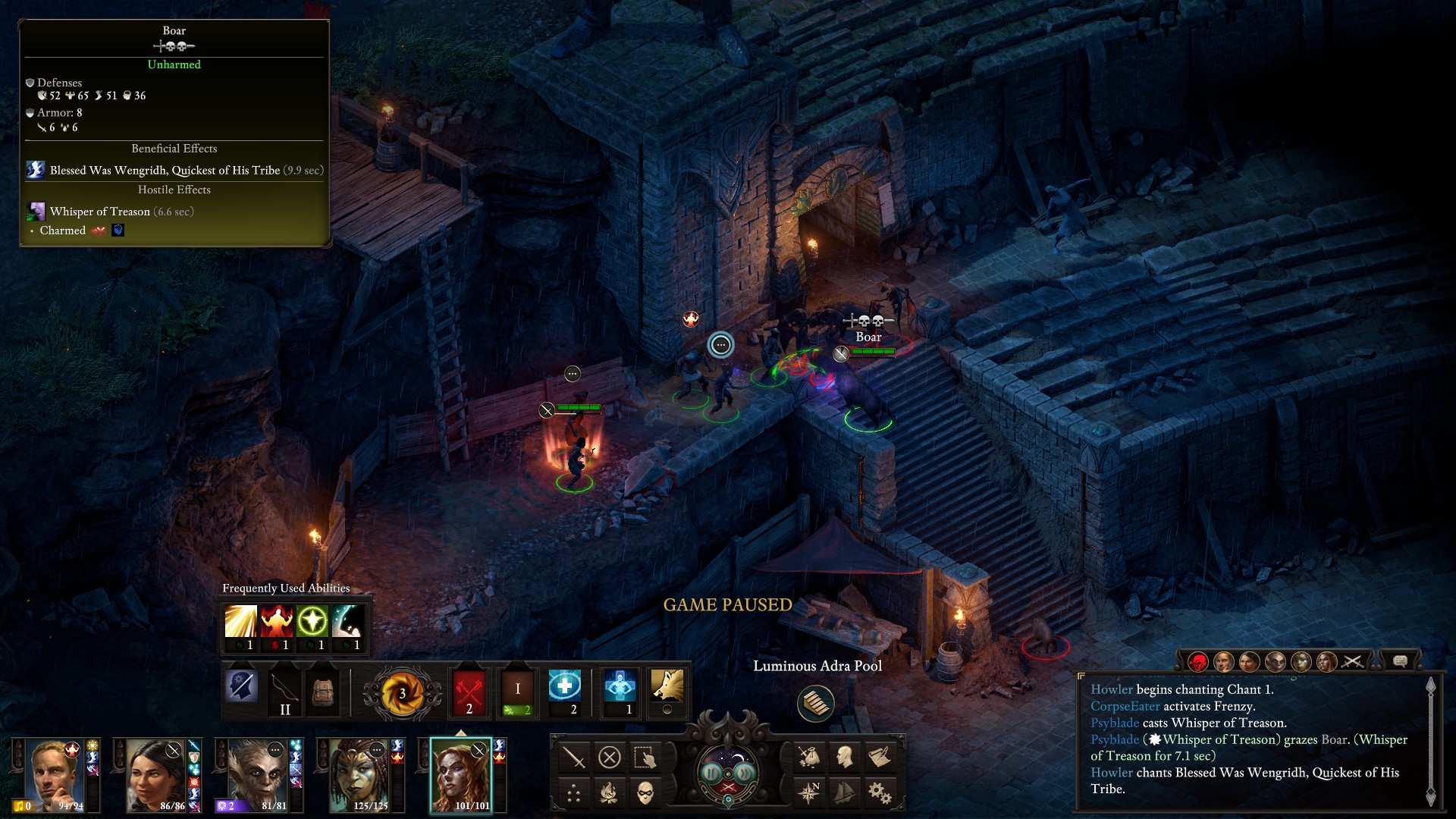Open the options gears menu

(880, 793)
